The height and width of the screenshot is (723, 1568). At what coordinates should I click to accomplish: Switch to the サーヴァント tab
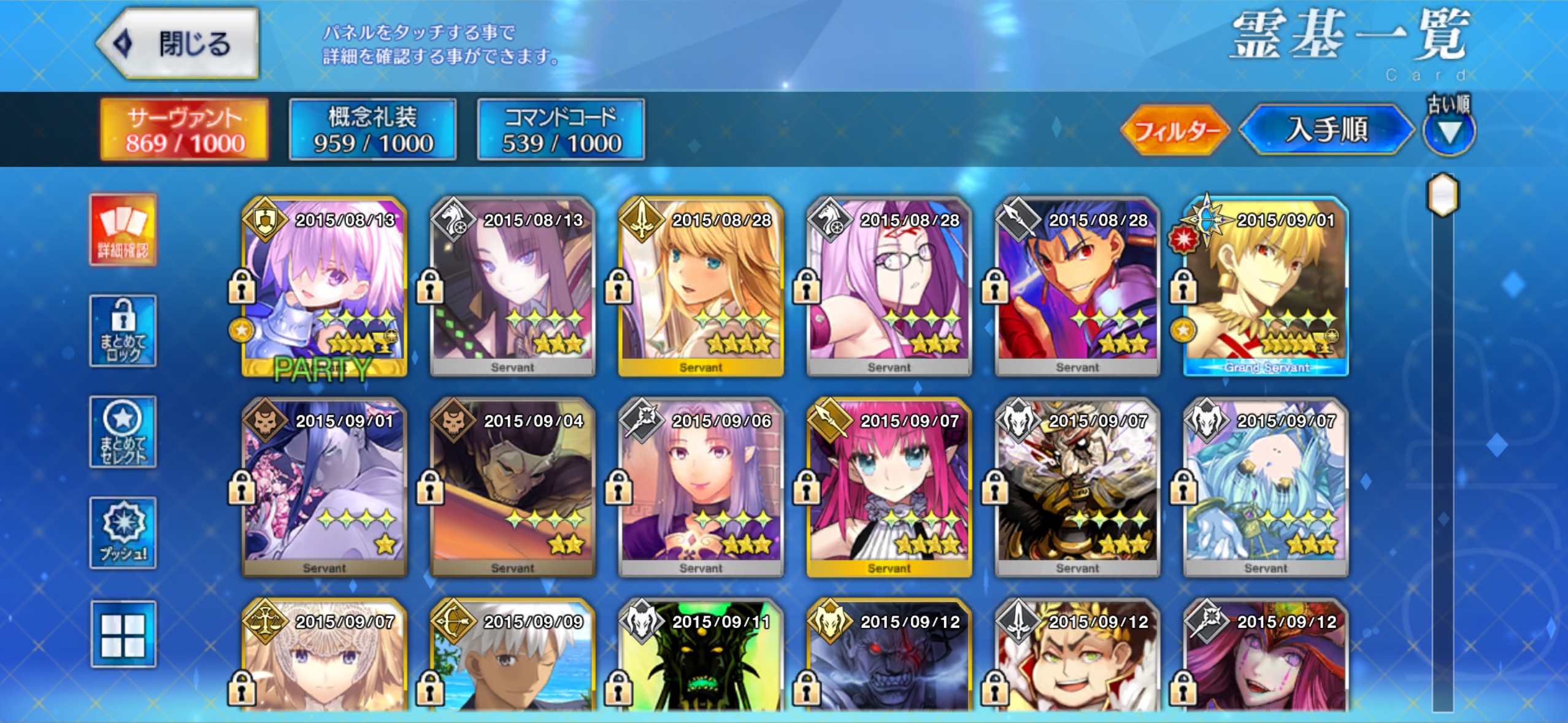(x=185, y=130)
